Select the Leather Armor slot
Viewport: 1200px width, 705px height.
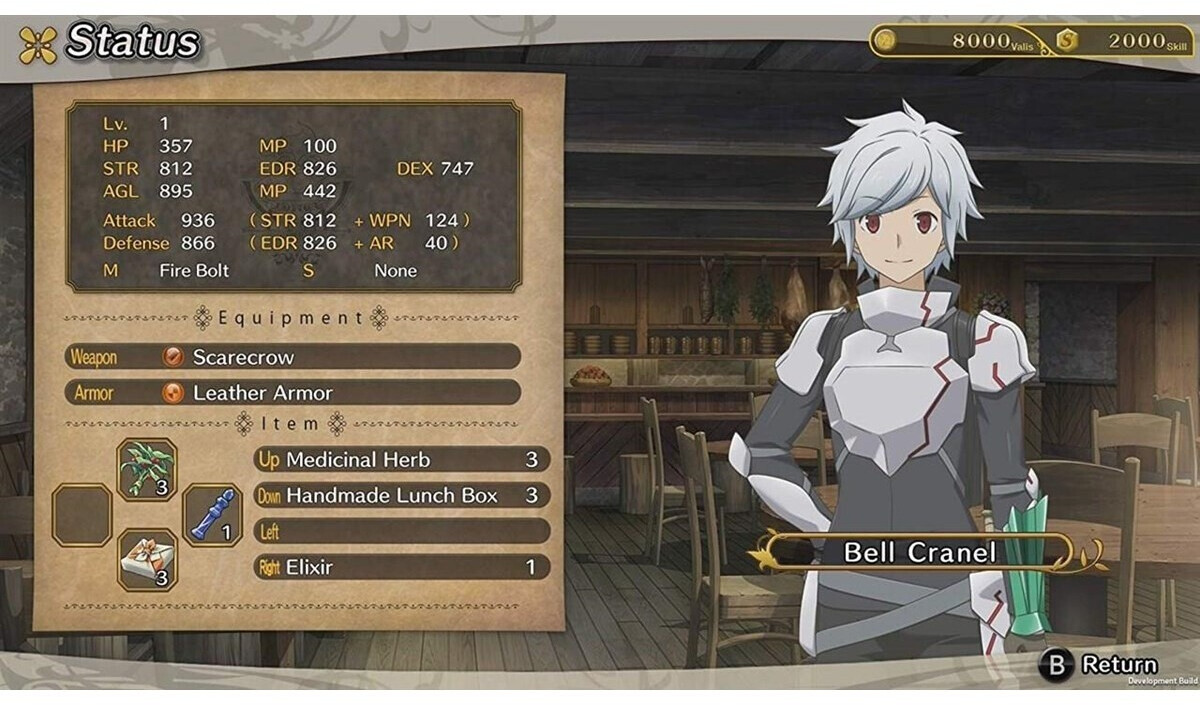click(293, 393)
